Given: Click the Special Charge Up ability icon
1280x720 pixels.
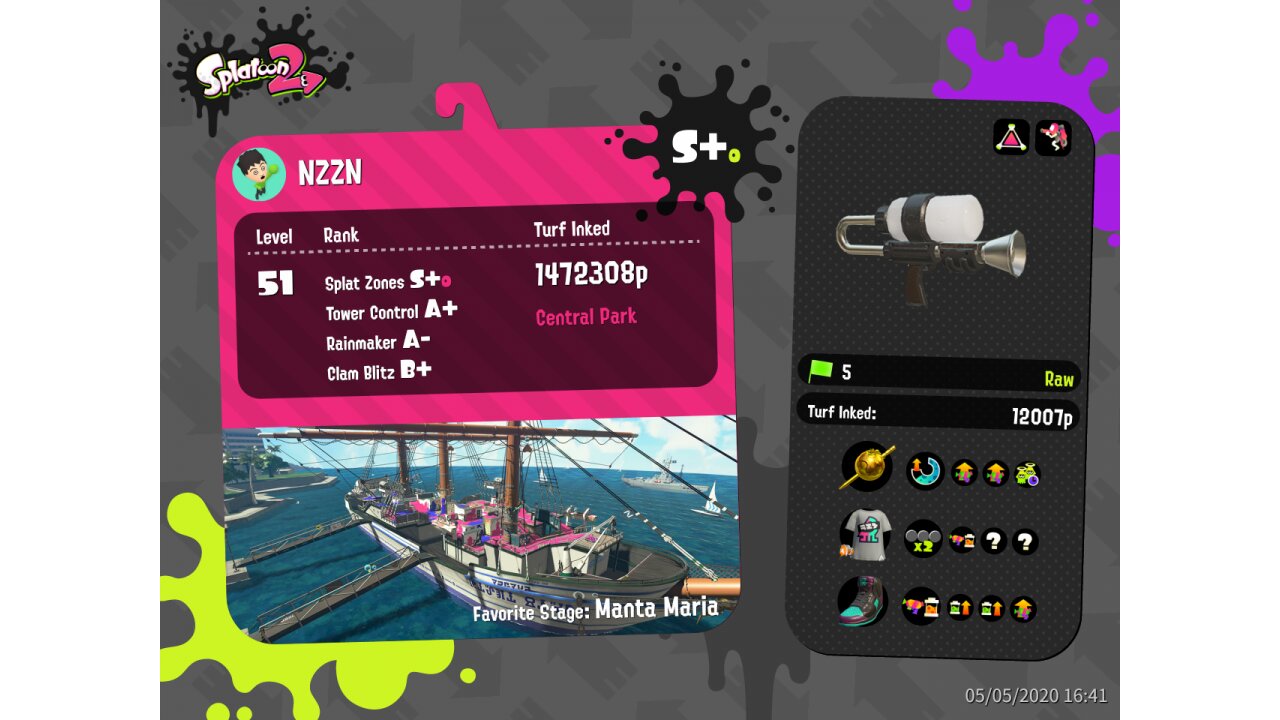Looking at the screenshot, I should coord(925,471).
